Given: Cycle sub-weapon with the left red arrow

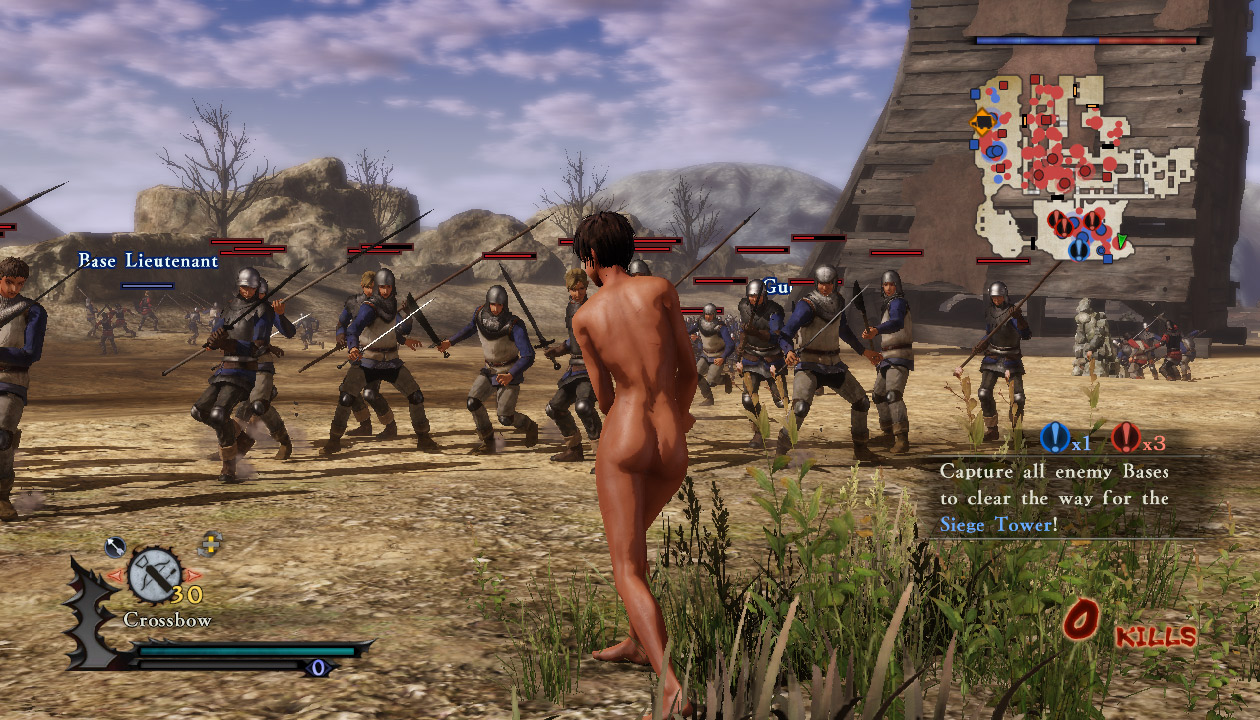Looking at the screenshot, I should coord(116,575).
